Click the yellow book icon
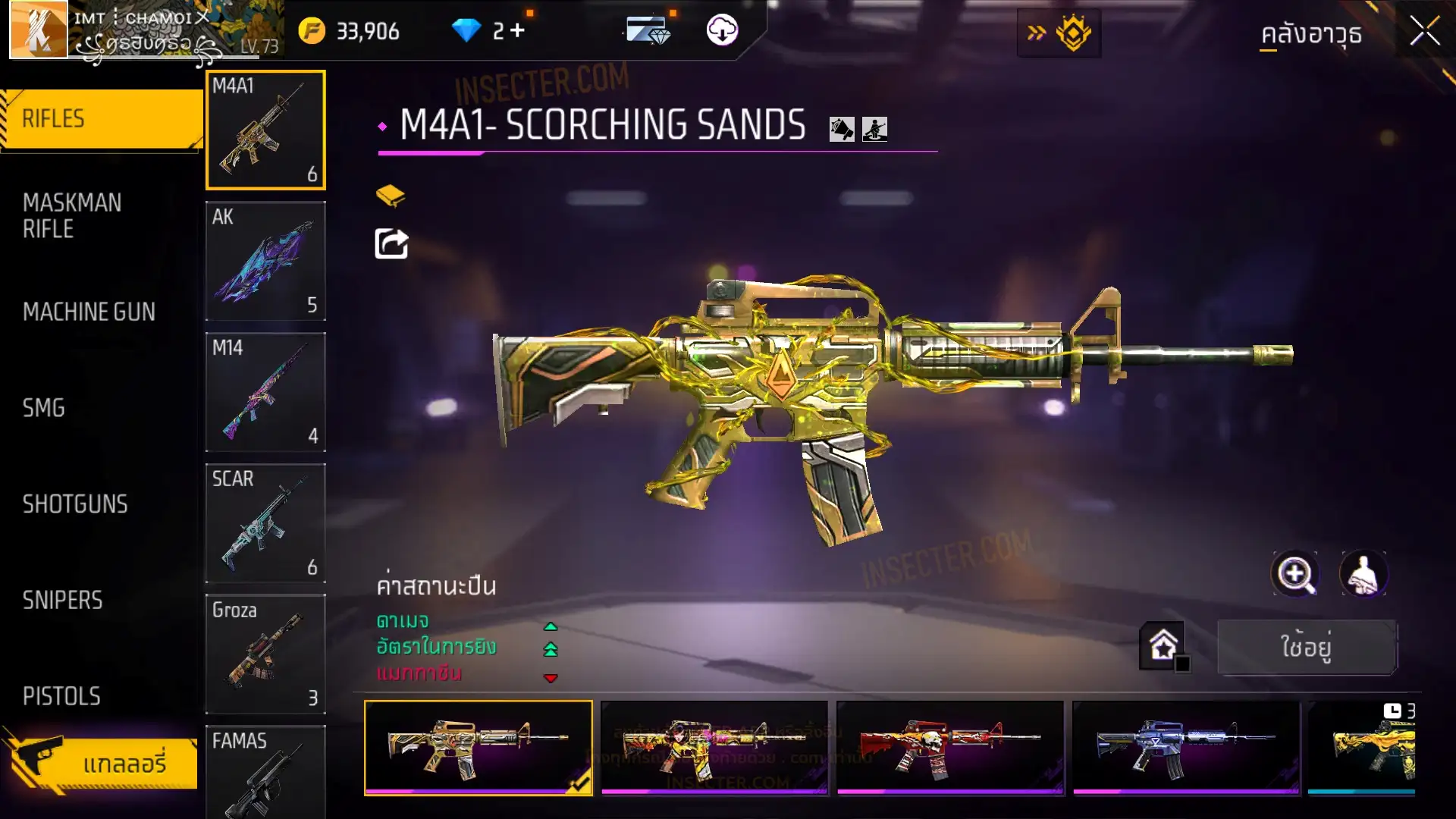The height and width of the screenshot is (819, 1456). [x=391, y=196]
